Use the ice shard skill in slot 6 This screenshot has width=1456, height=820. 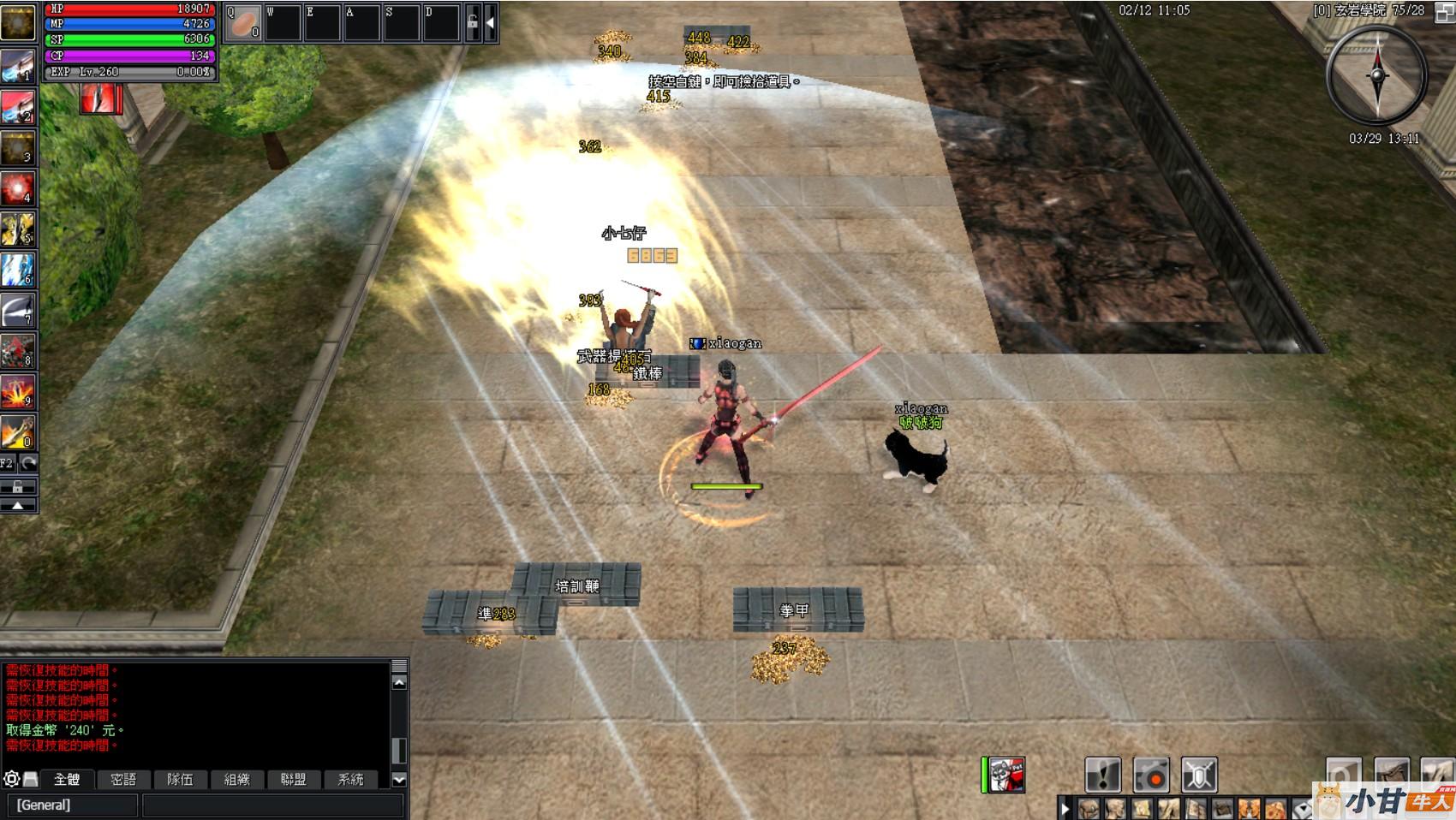click(17, 269)
